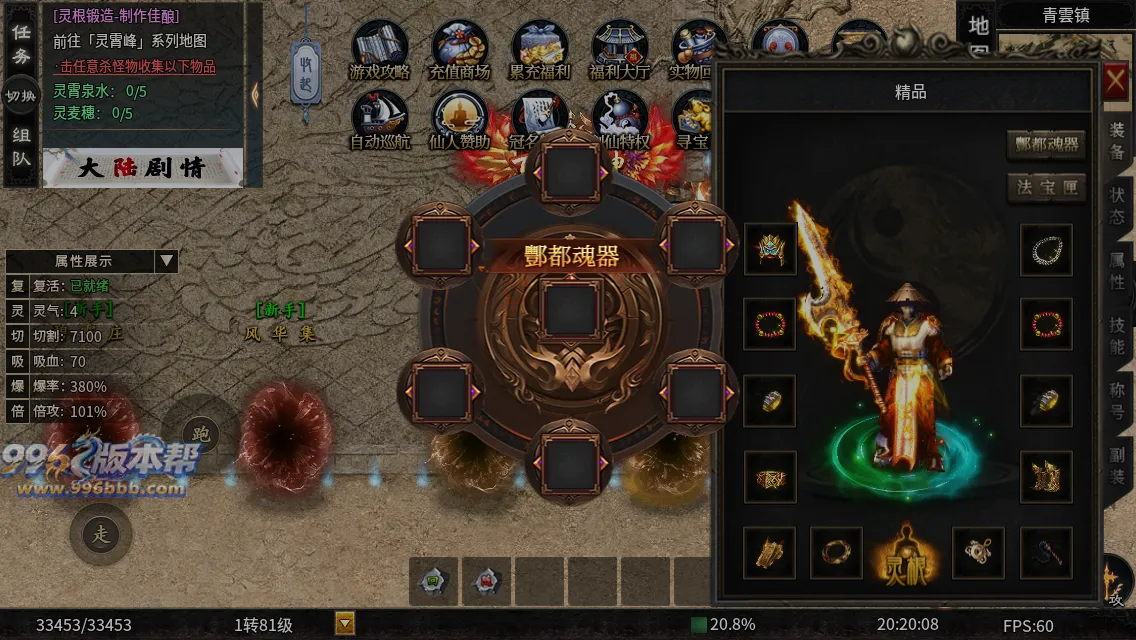The height and width of the screenshot is (640, 1136).
Task: Start 自动巡航 auto cruise
Action: coord(379,121)
